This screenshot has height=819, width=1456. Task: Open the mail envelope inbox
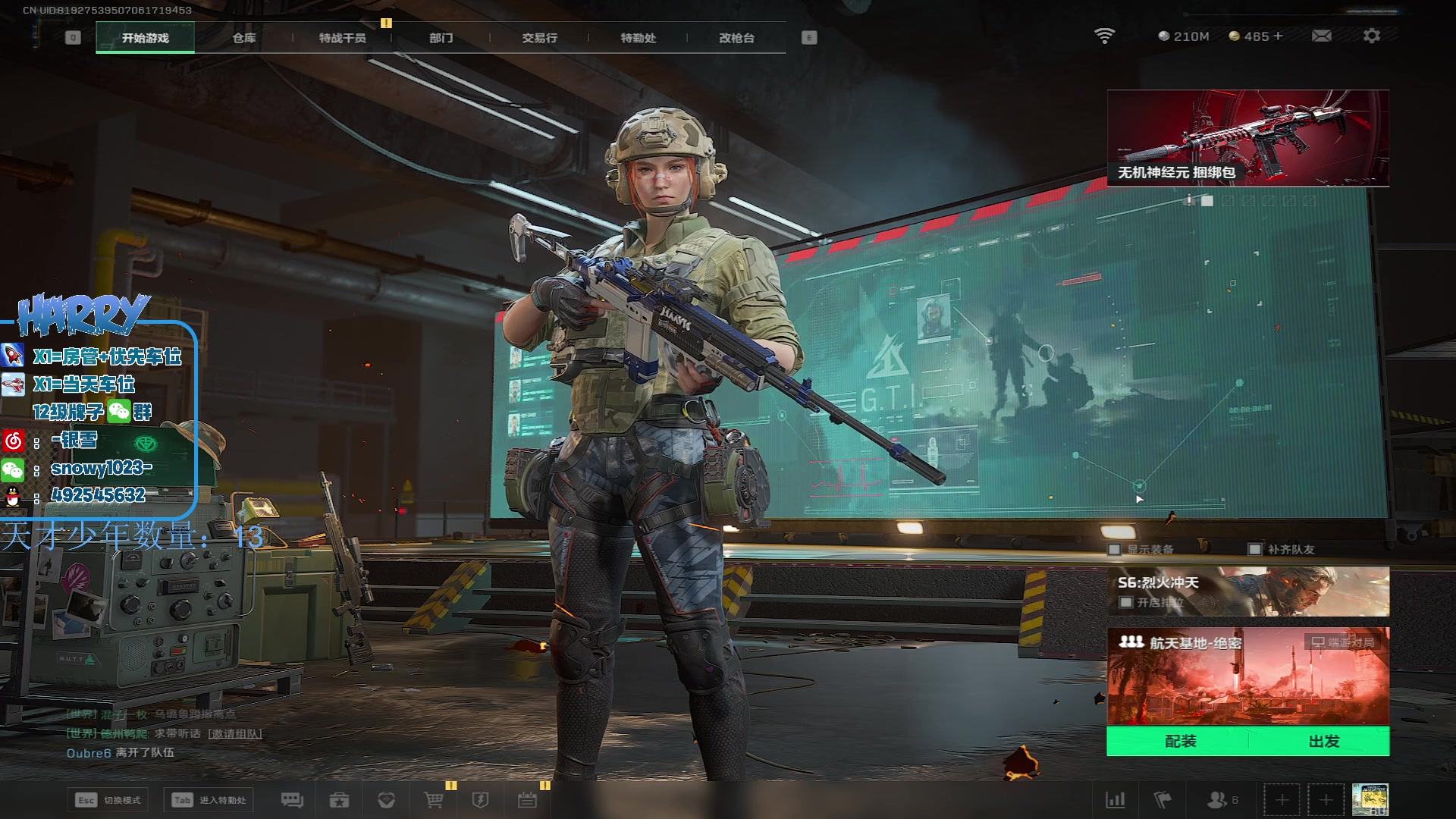click(x=1321, y=36)
